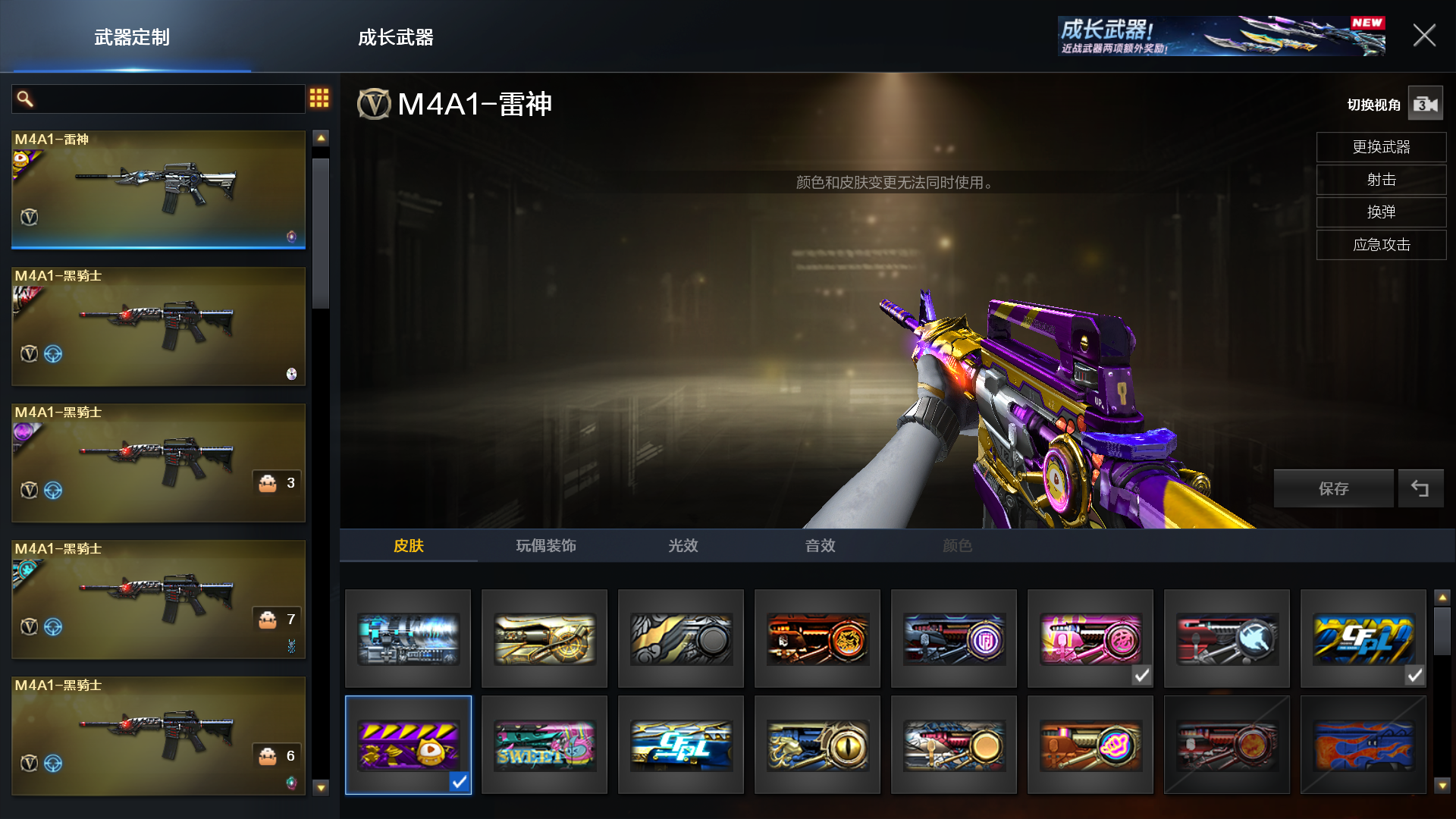Play the 换弹 reload animation
The height and width of the screenshot is (819, 1456).
[1381, 212]
